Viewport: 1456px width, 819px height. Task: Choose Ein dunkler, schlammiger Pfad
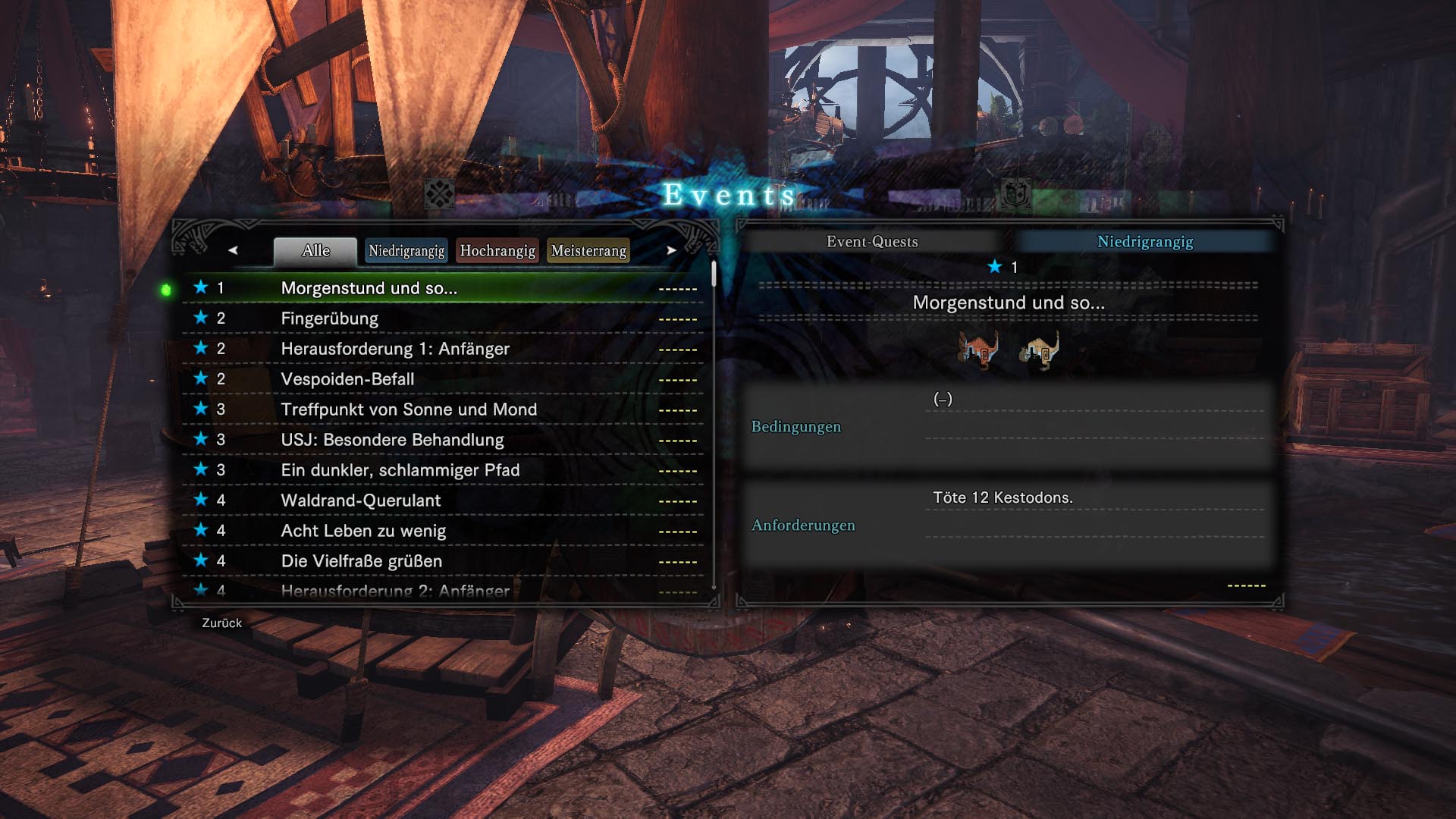point(400,470)
